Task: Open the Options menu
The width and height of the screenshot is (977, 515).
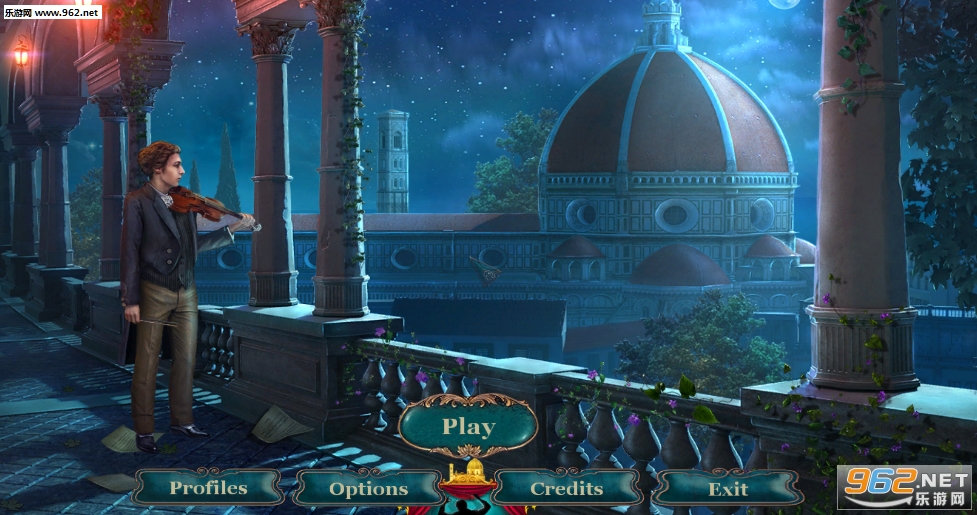Action: [x=369, y=488]
